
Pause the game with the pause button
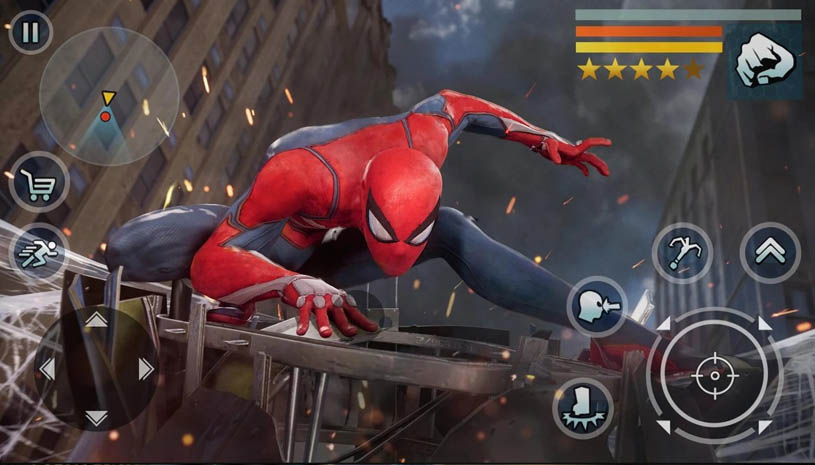tap(31, 32)
